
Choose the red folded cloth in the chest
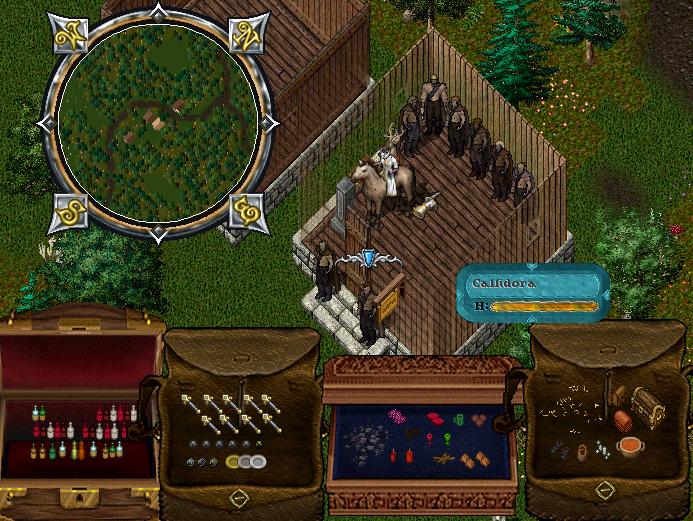coord(436,418)
